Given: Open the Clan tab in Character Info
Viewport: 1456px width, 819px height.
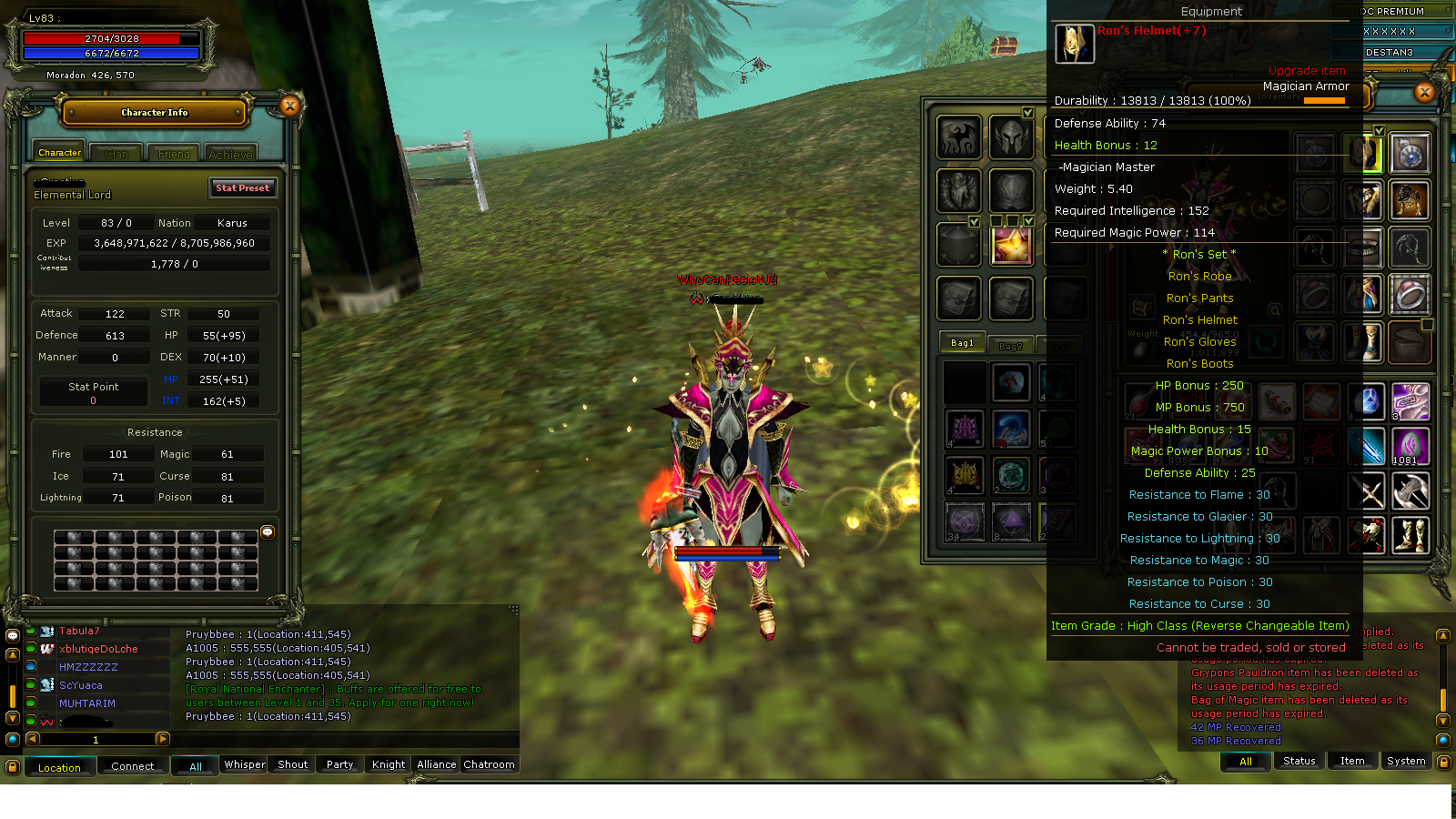Looking at the screenshot, I should tap(116, 152).
